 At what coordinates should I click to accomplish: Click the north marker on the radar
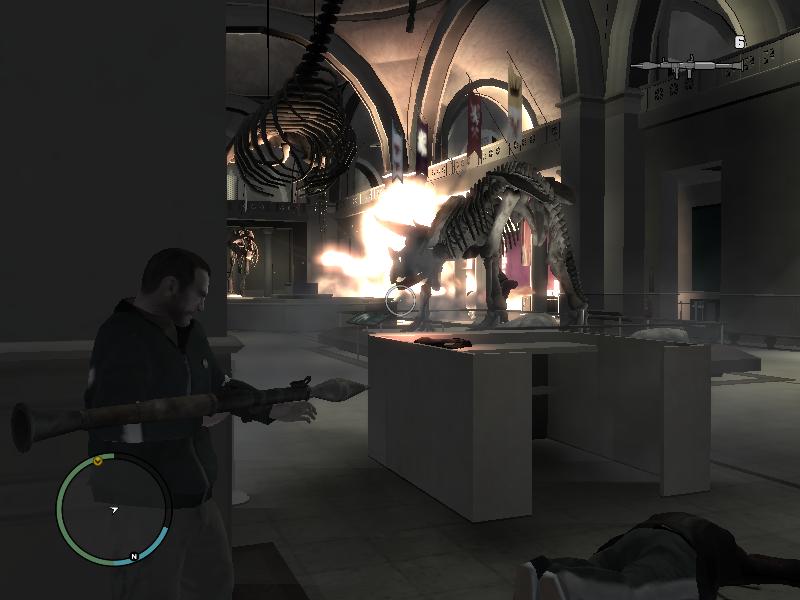[133, 557]
